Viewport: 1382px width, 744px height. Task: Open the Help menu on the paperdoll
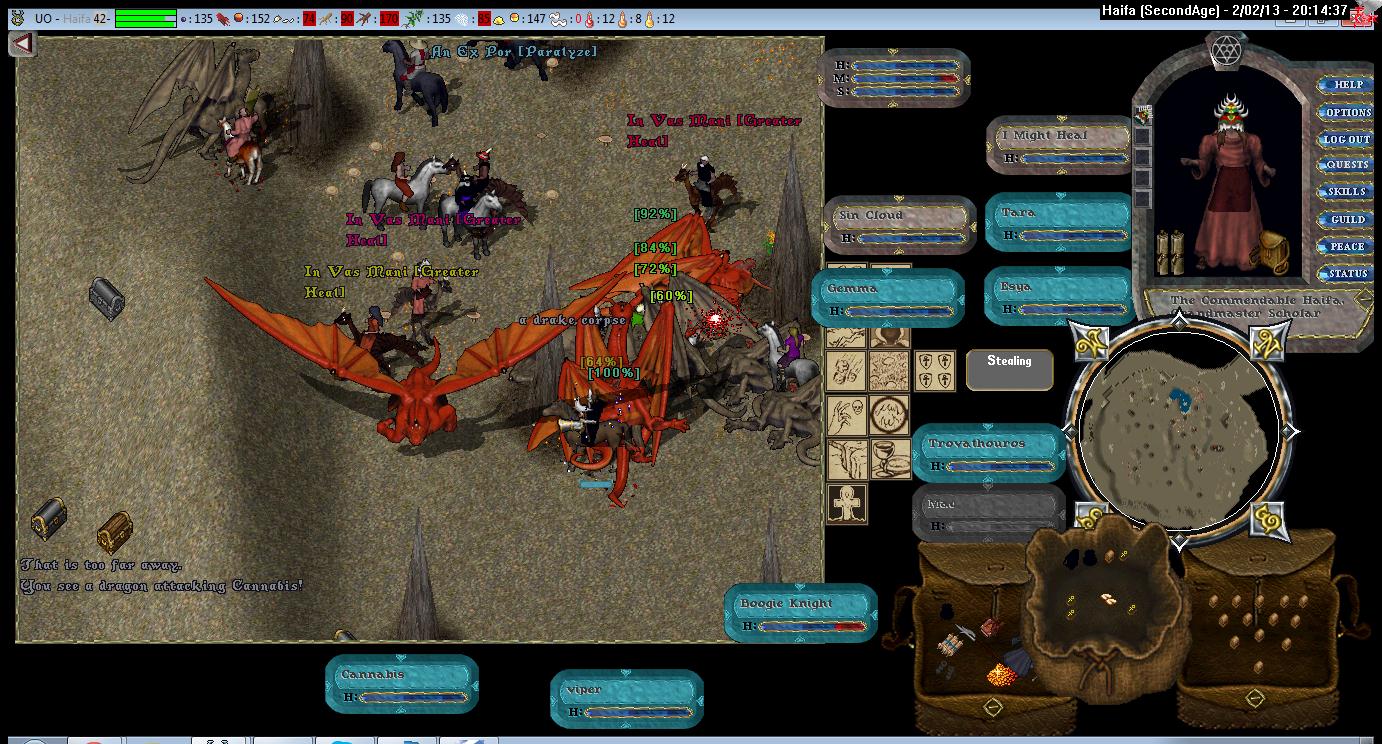point(1347,85)
